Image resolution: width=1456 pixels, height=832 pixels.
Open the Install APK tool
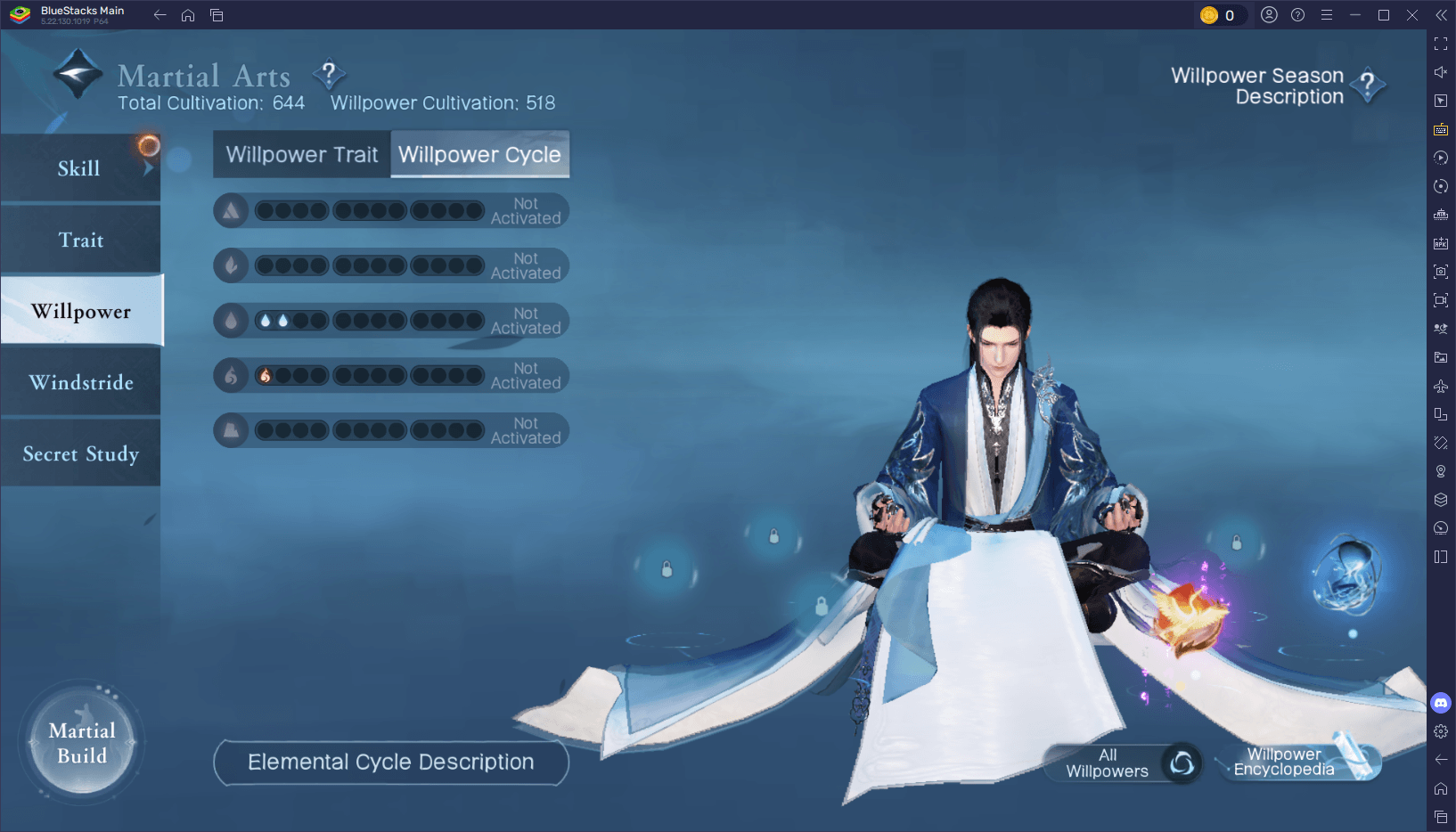click(1441, 242)
